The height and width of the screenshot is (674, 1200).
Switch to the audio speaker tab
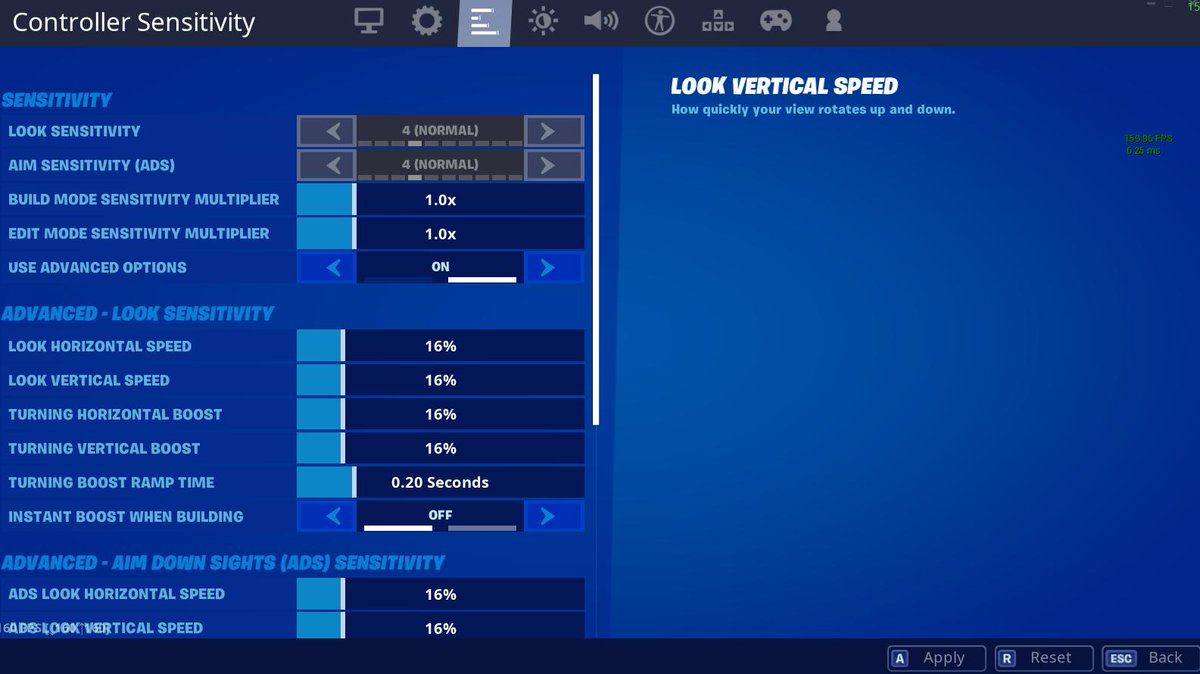tap(601, 21)
